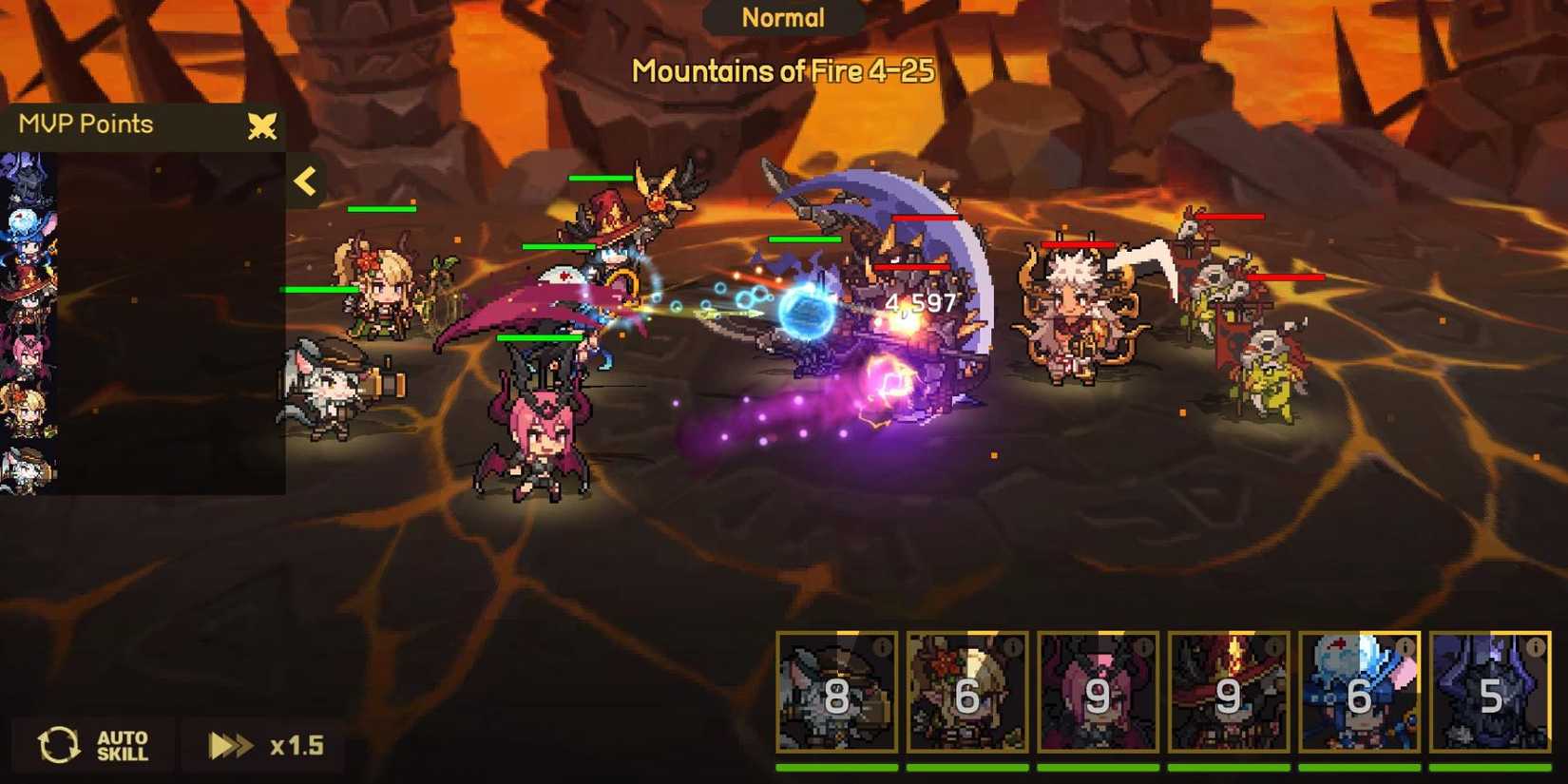Trigger the red-hat fire mage's skill 9
The image size is (1568, 784).
pyautogui.click(x=1232, y=697)
